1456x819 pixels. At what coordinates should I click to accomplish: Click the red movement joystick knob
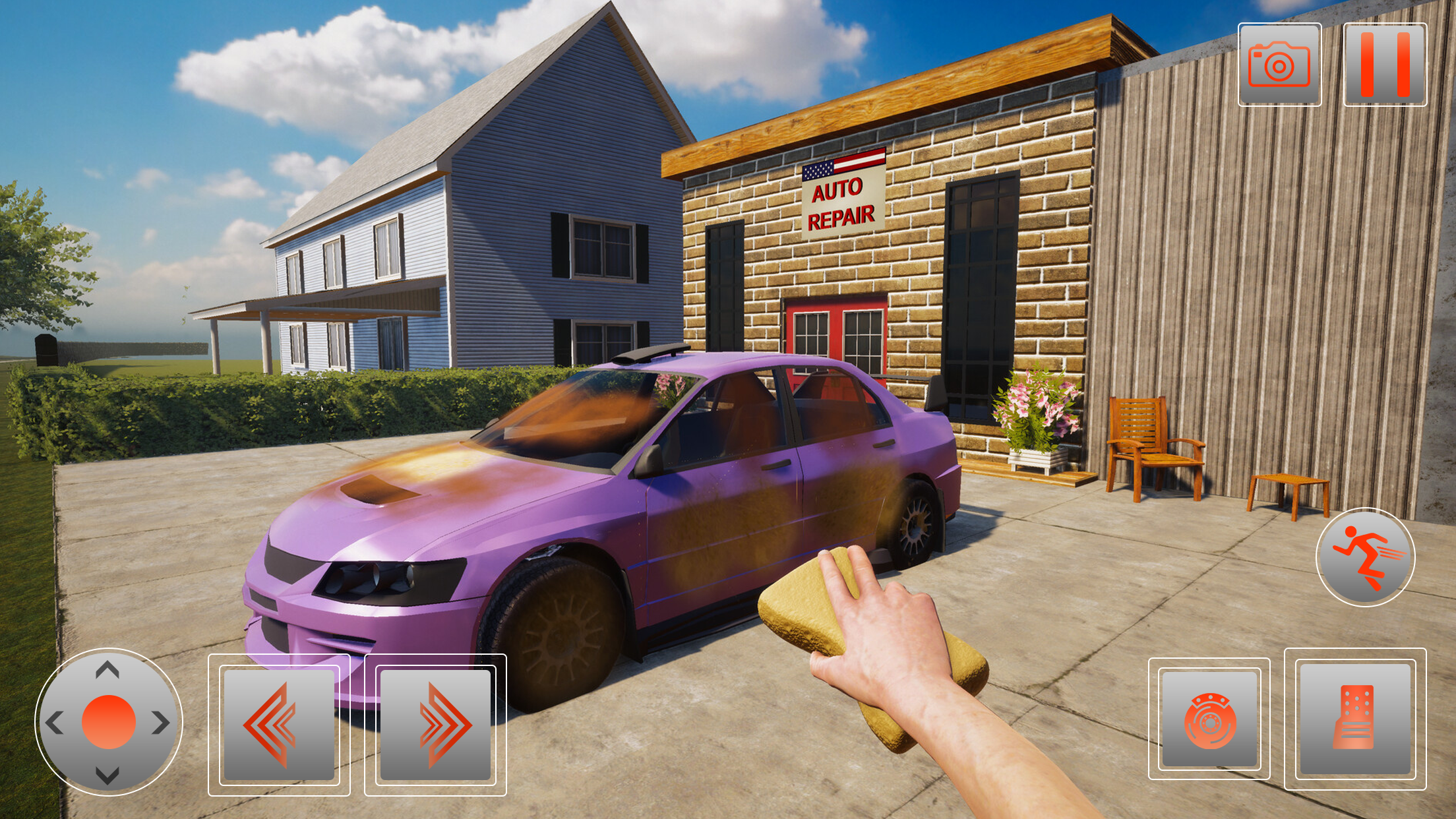[109, 722]
